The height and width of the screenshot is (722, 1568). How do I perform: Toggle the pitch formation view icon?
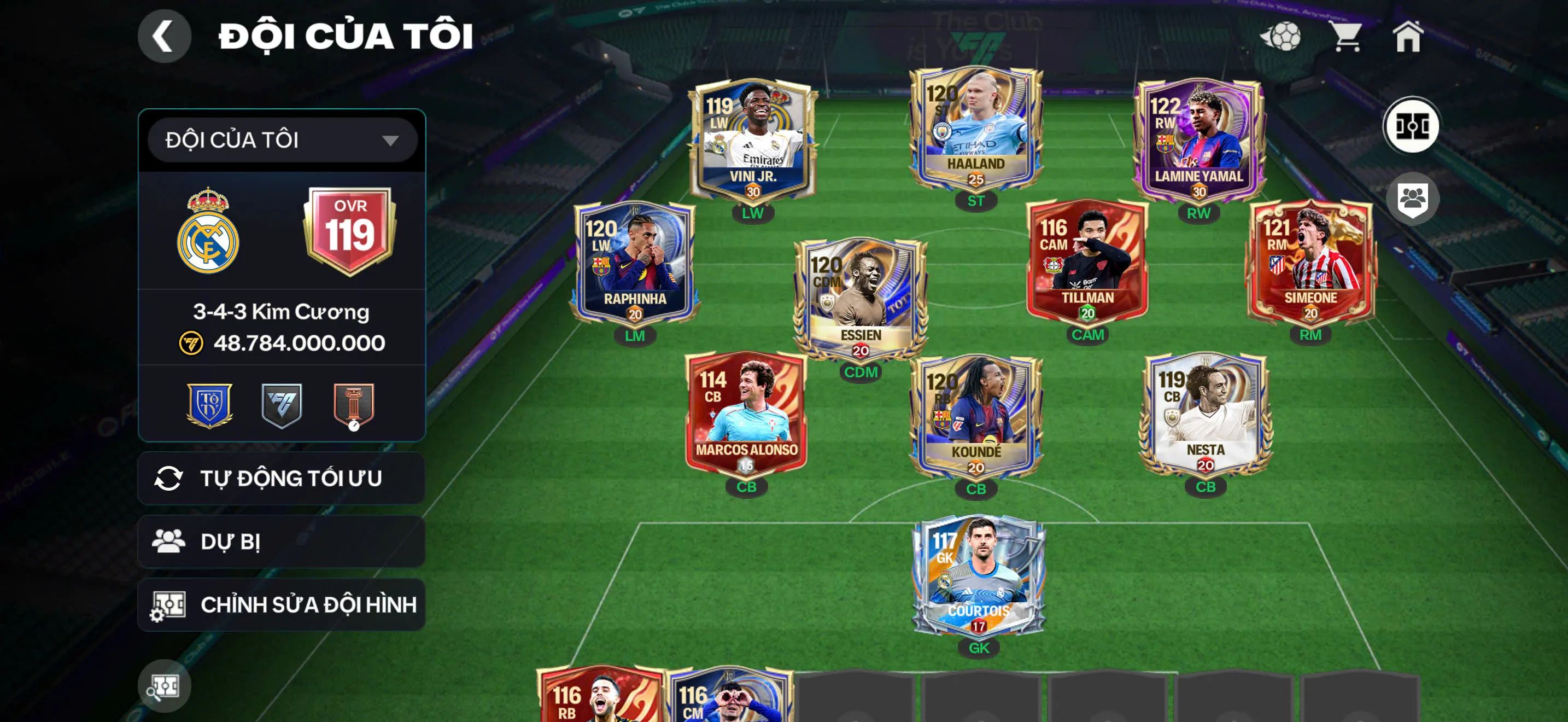click(x=1412, y=126)
